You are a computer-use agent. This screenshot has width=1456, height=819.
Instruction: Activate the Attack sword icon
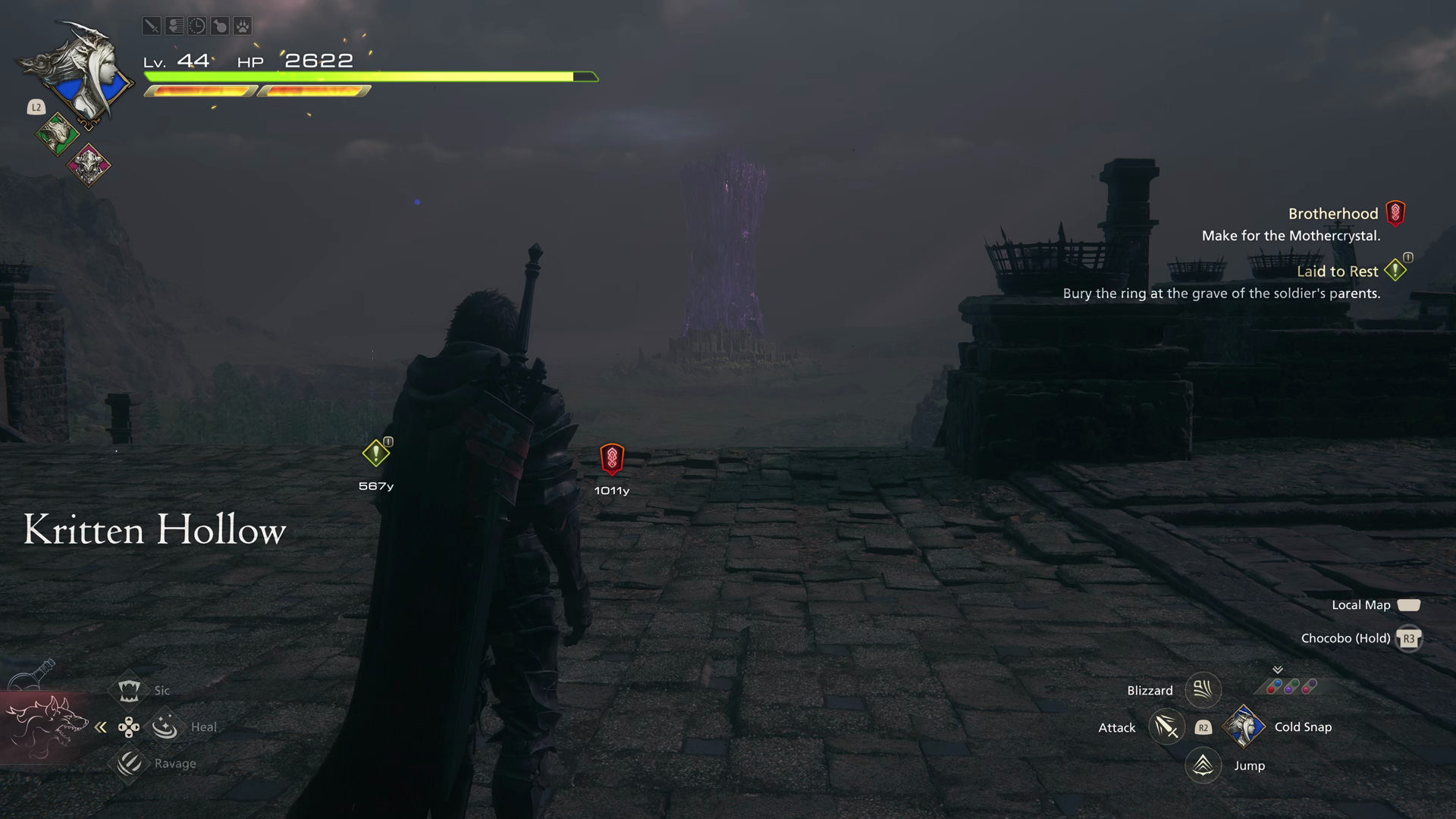[1166, 727]
